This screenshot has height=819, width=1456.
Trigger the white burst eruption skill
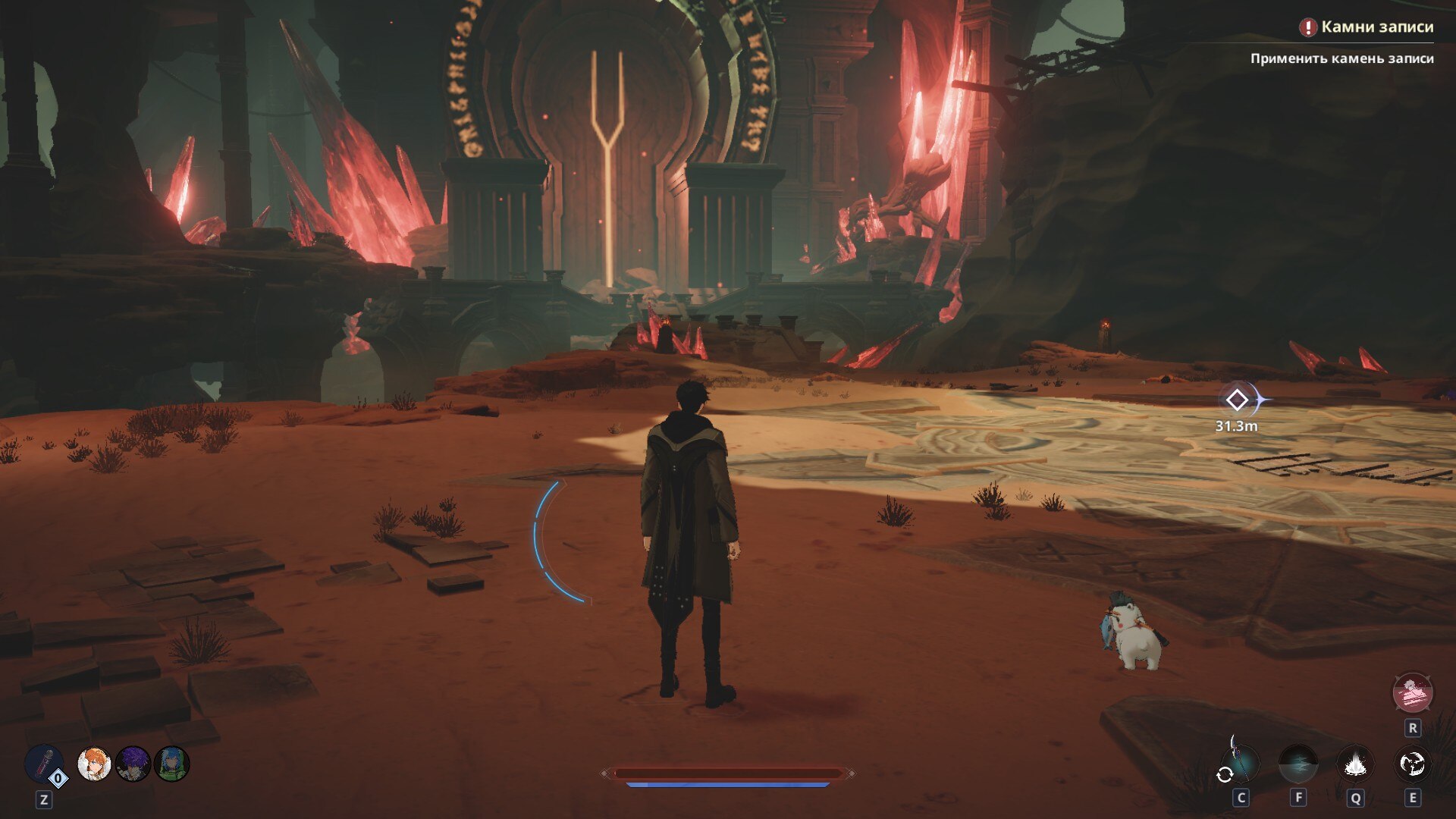1354,764
